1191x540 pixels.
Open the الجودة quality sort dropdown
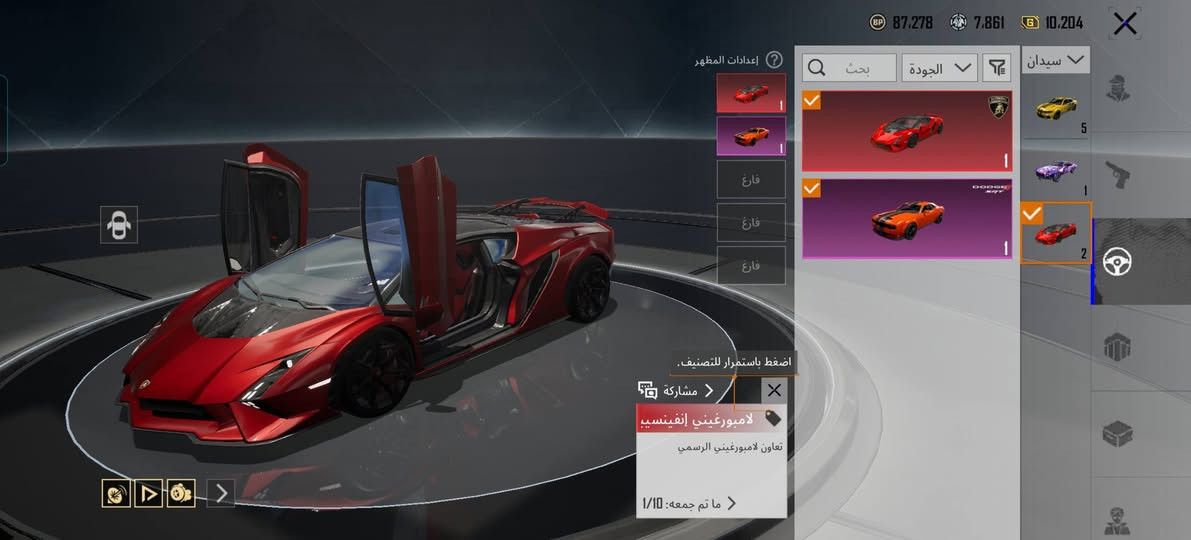[x=939, y=68]
